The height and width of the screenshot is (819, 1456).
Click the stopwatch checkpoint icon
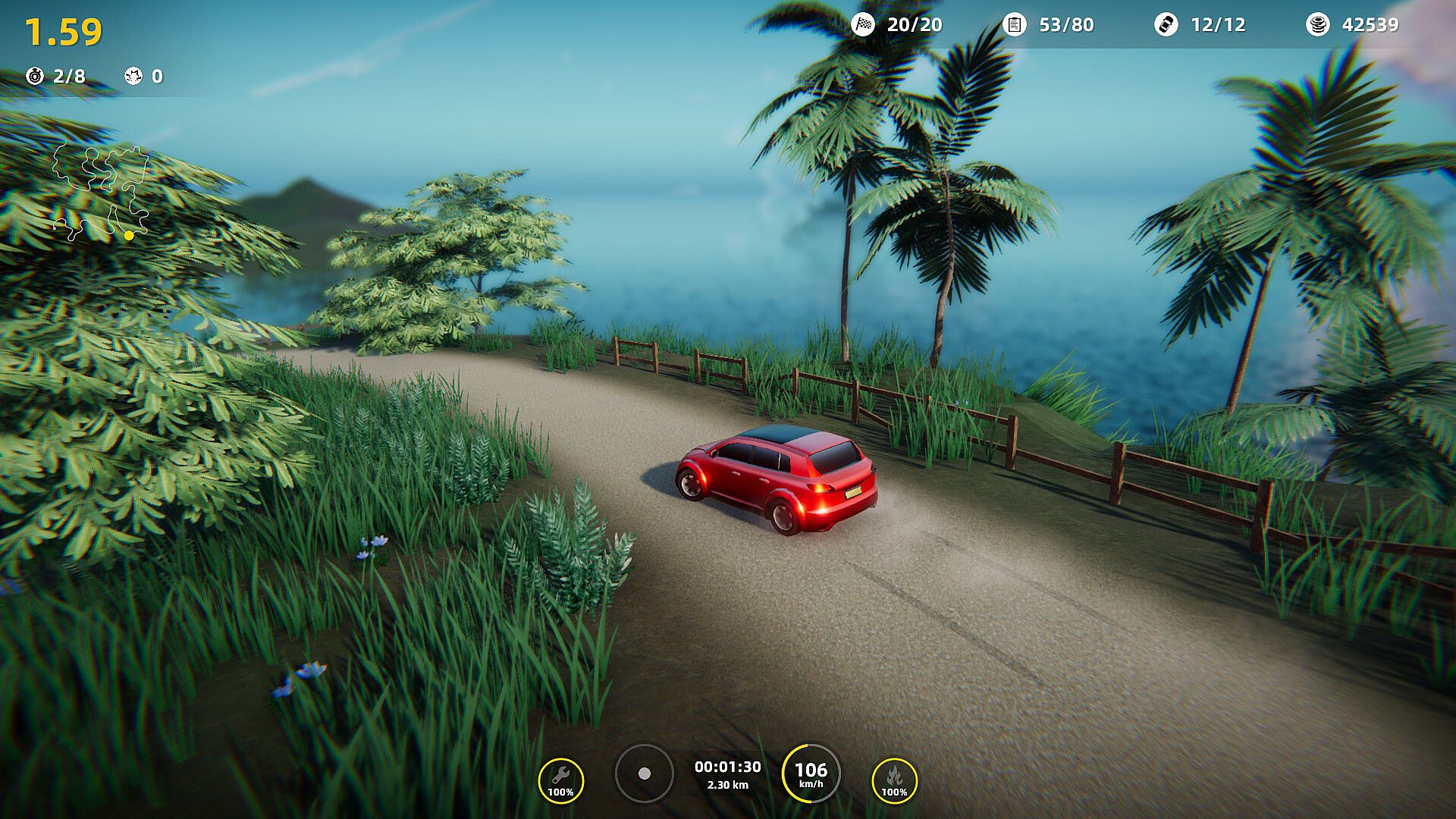click(x=35, y=76)
